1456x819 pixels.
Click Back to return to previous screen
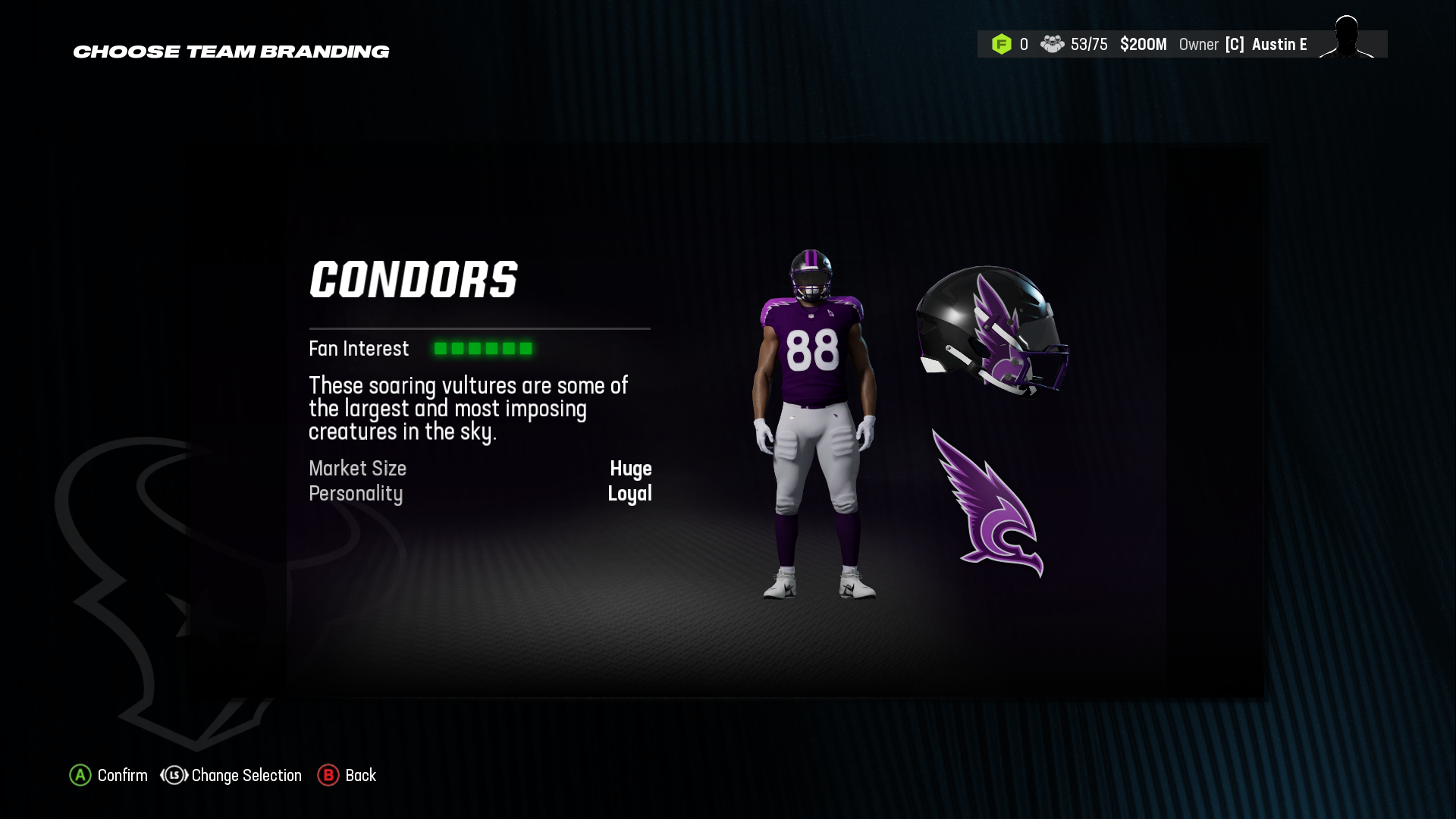[361, 776]
